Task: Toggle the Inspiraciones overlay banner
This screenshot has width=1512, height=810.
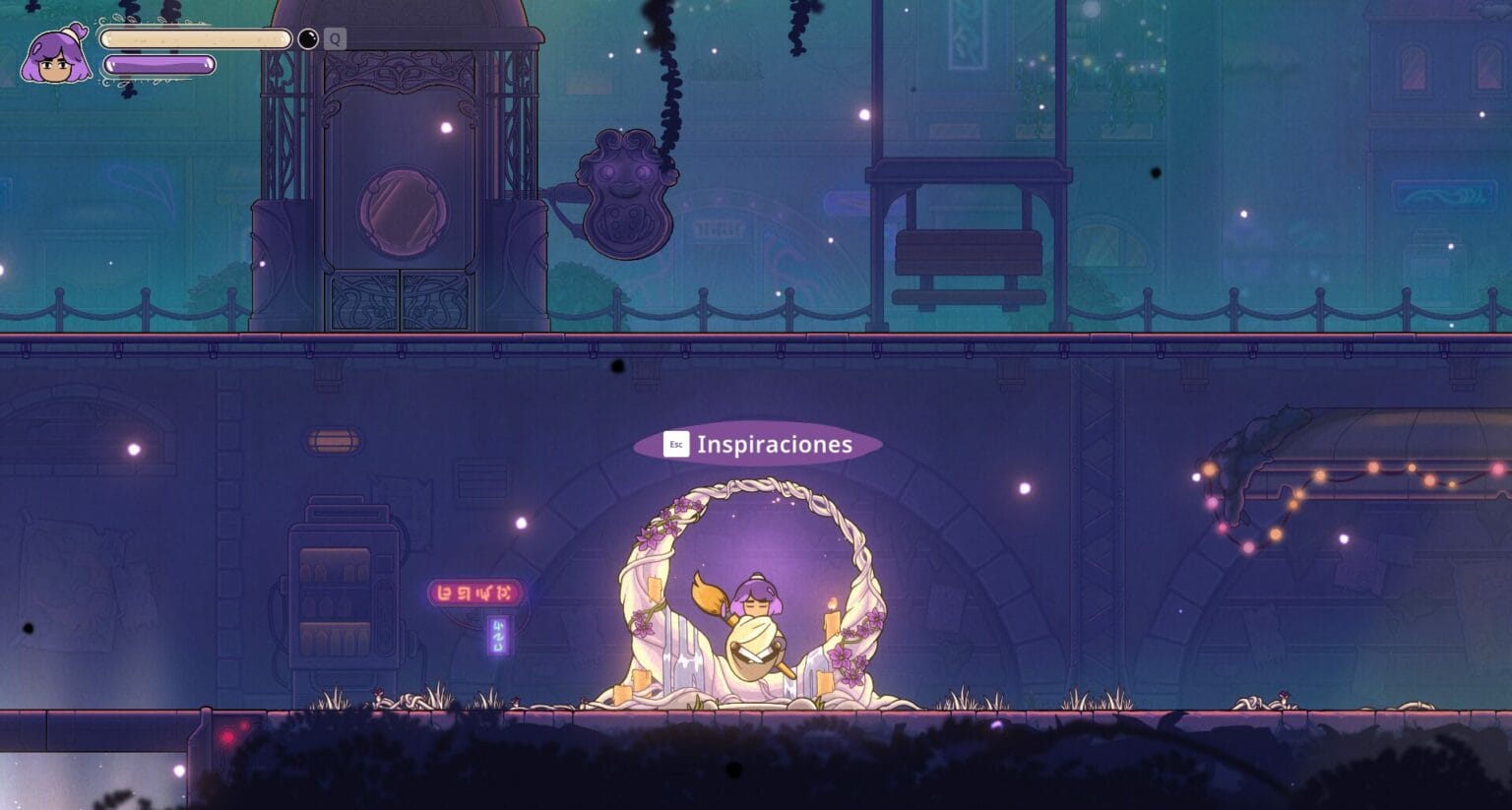Action: pos(758,444)
